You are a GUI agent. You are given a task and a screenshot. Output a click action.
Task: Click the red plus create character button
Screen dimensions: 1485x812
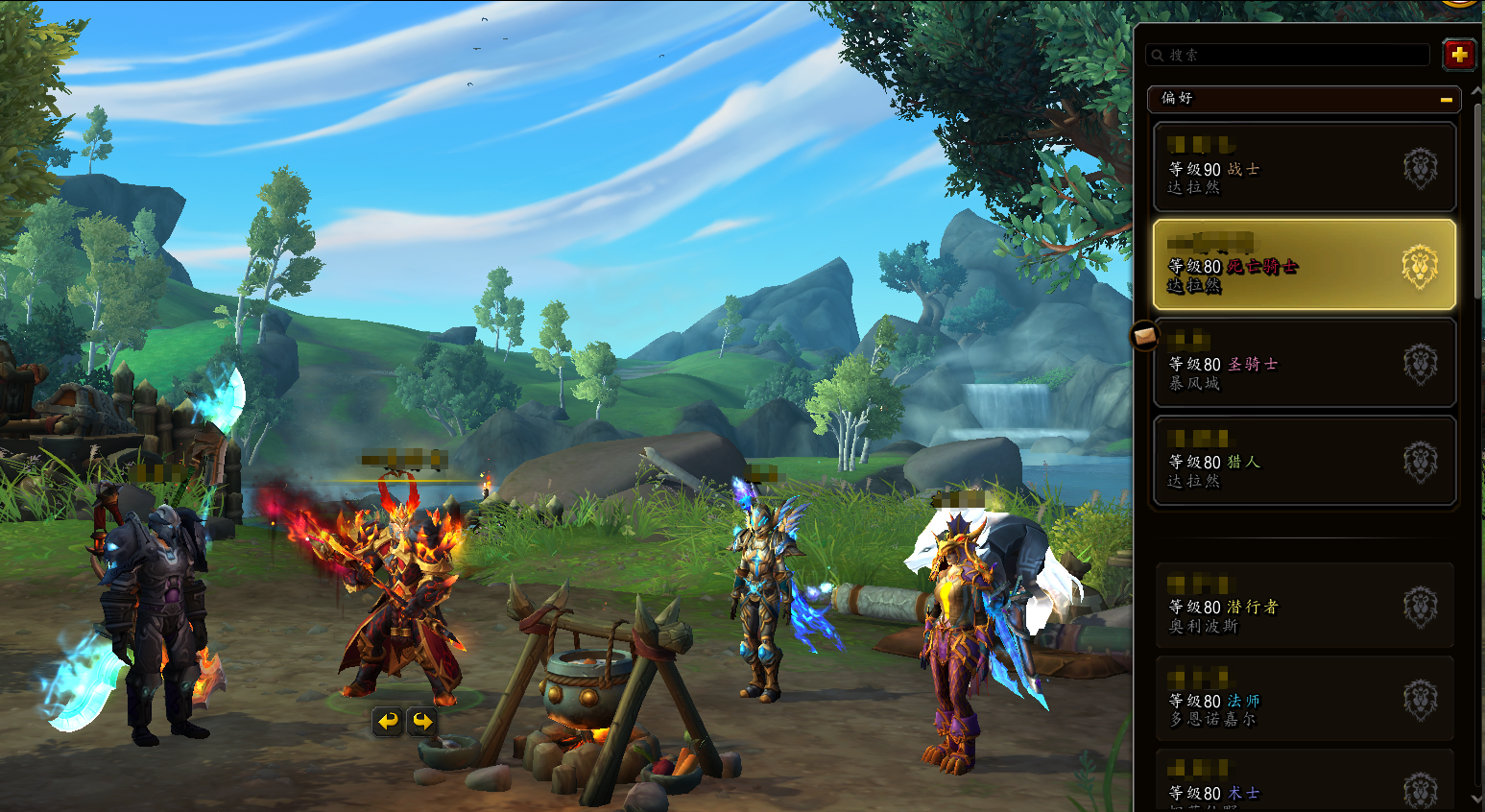click(x=1459, y=55)
